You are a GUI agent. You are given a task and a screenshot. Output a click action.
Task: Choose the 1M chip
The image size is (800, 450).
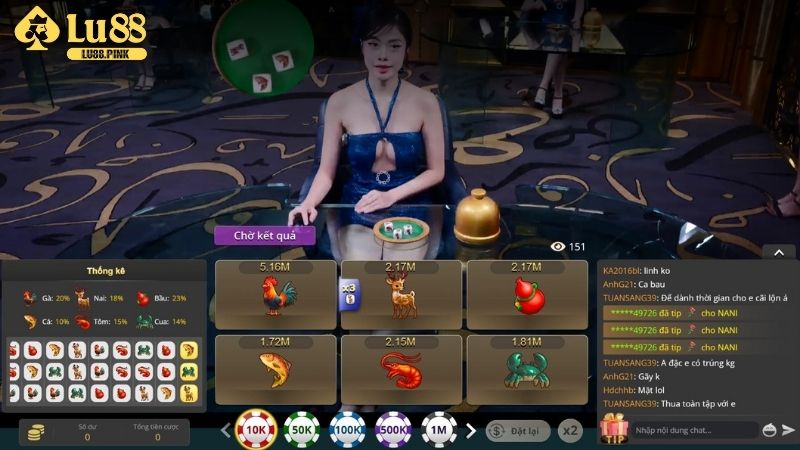pyautogui.click(x=439, y=431)
